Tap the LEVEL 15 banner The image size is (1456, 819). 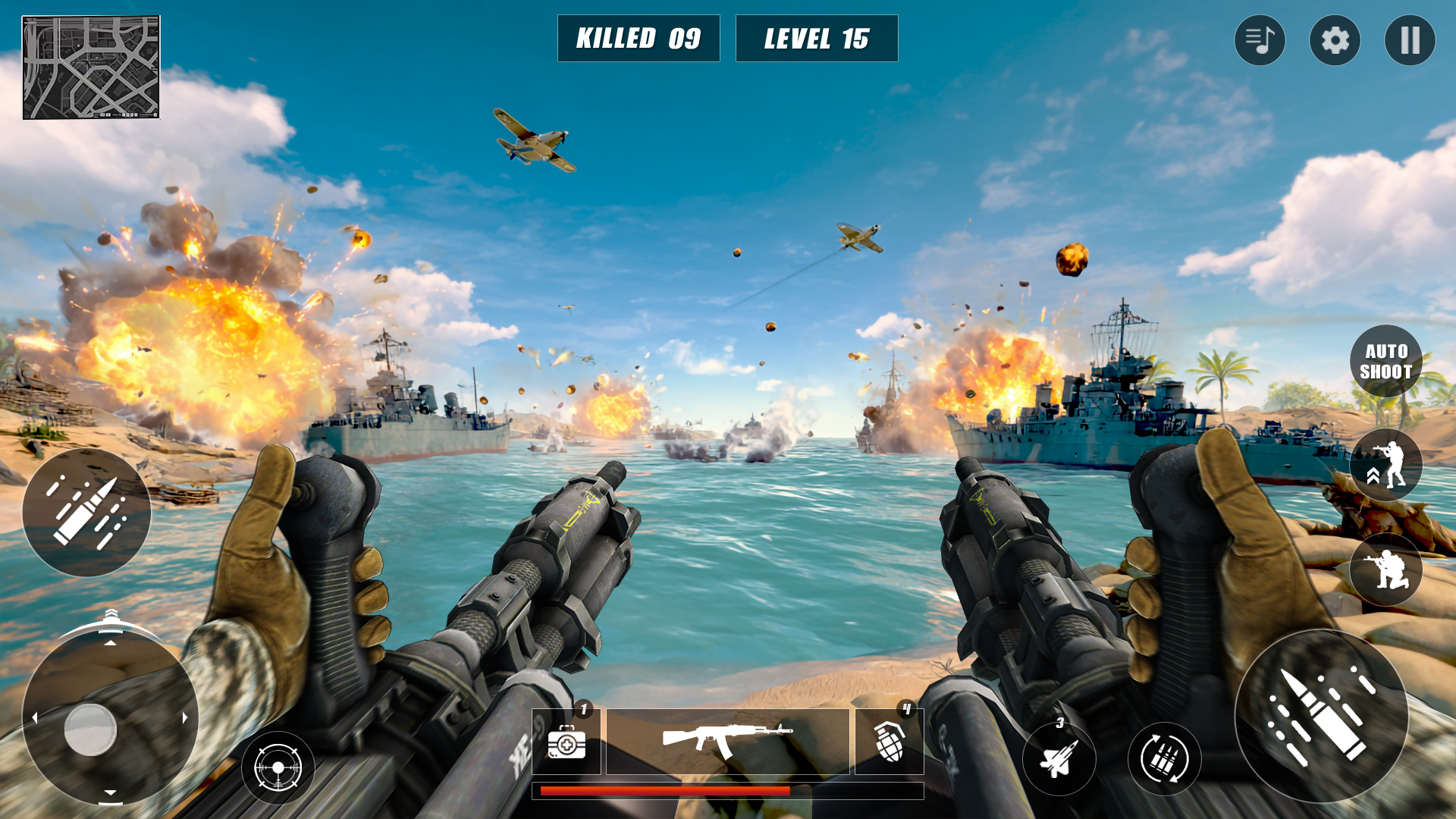[816, 38]
